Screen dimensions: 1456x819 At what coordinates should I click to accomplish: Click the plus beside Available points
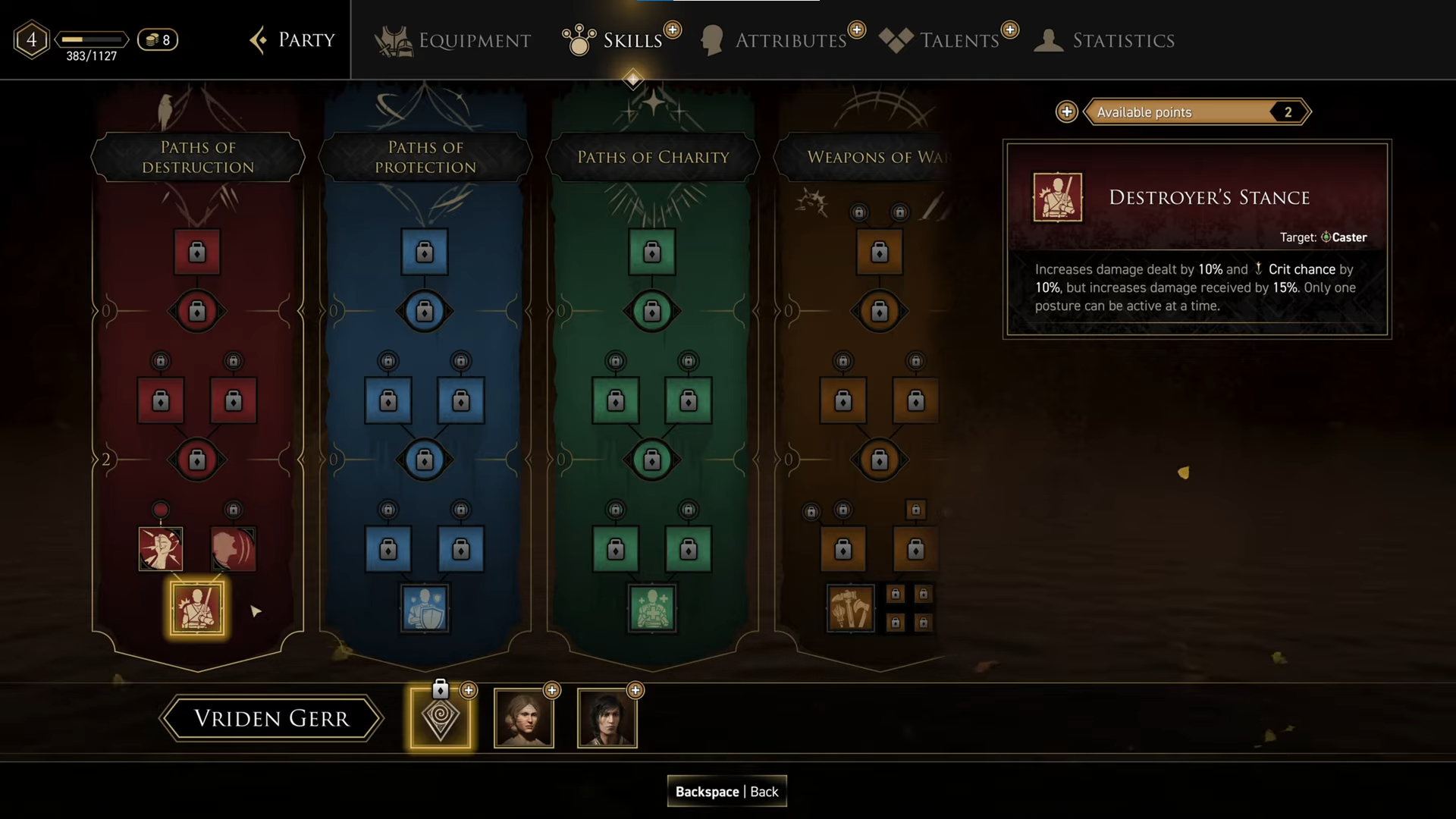(x=1067, y=112)
